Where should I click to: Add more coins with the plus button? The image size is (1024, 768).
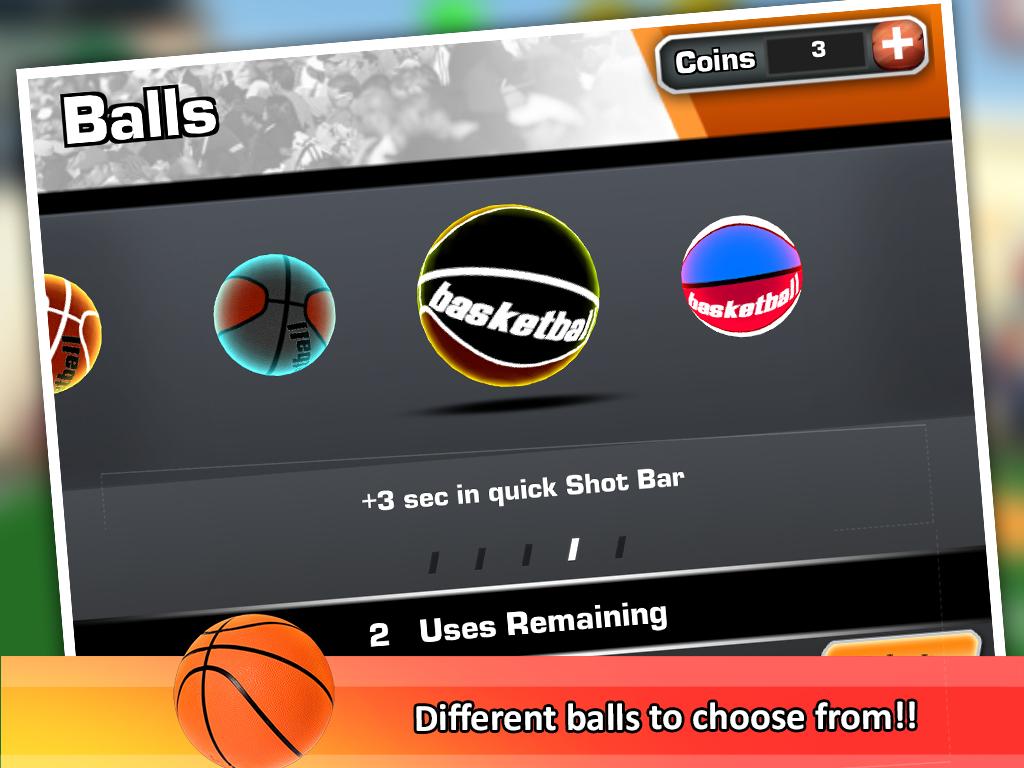(x=897, y=45)
